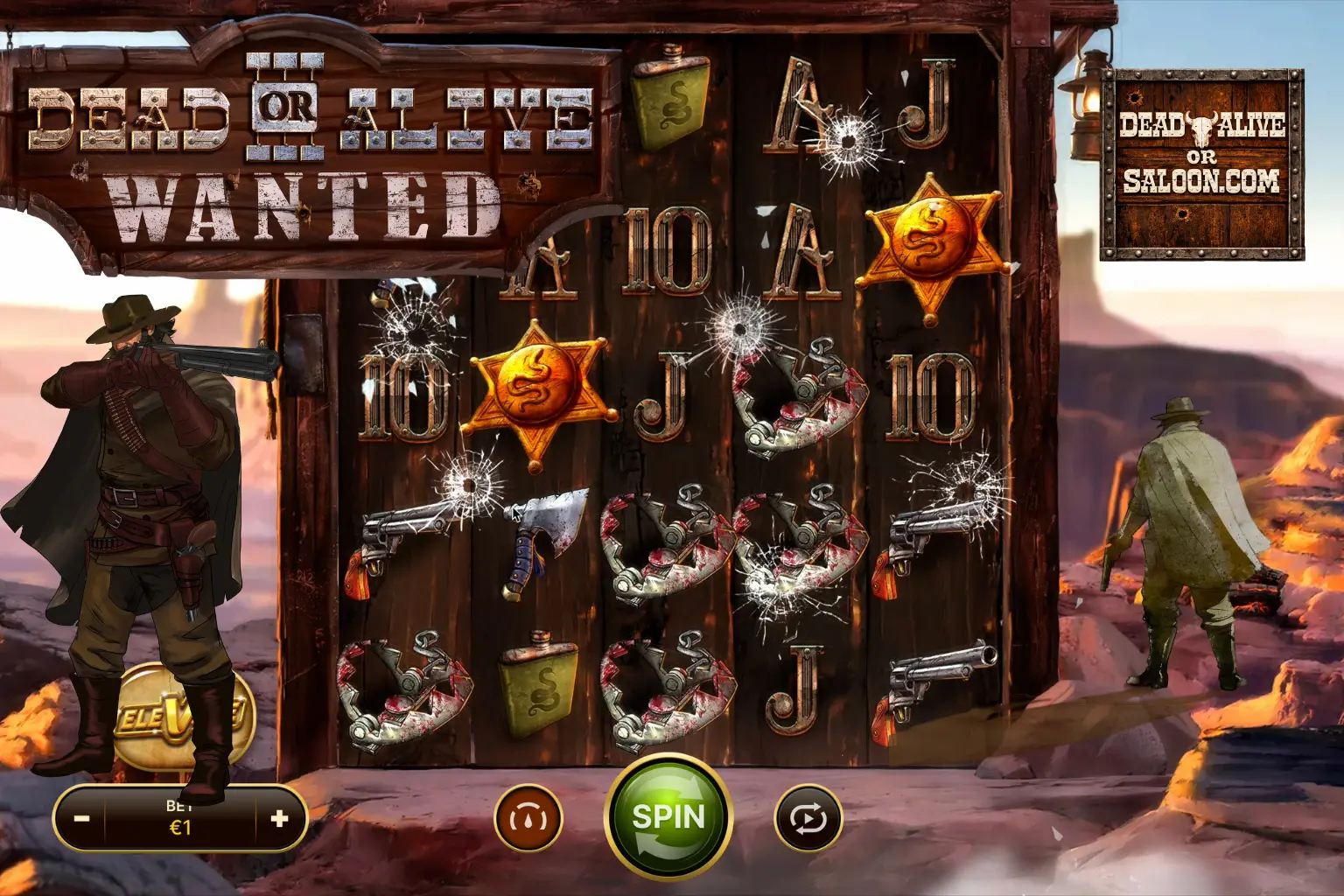Viewport: 1344px width, 896px height.
Task: Toggle turbo speed via the gauge icon
Action: point(528,819)
